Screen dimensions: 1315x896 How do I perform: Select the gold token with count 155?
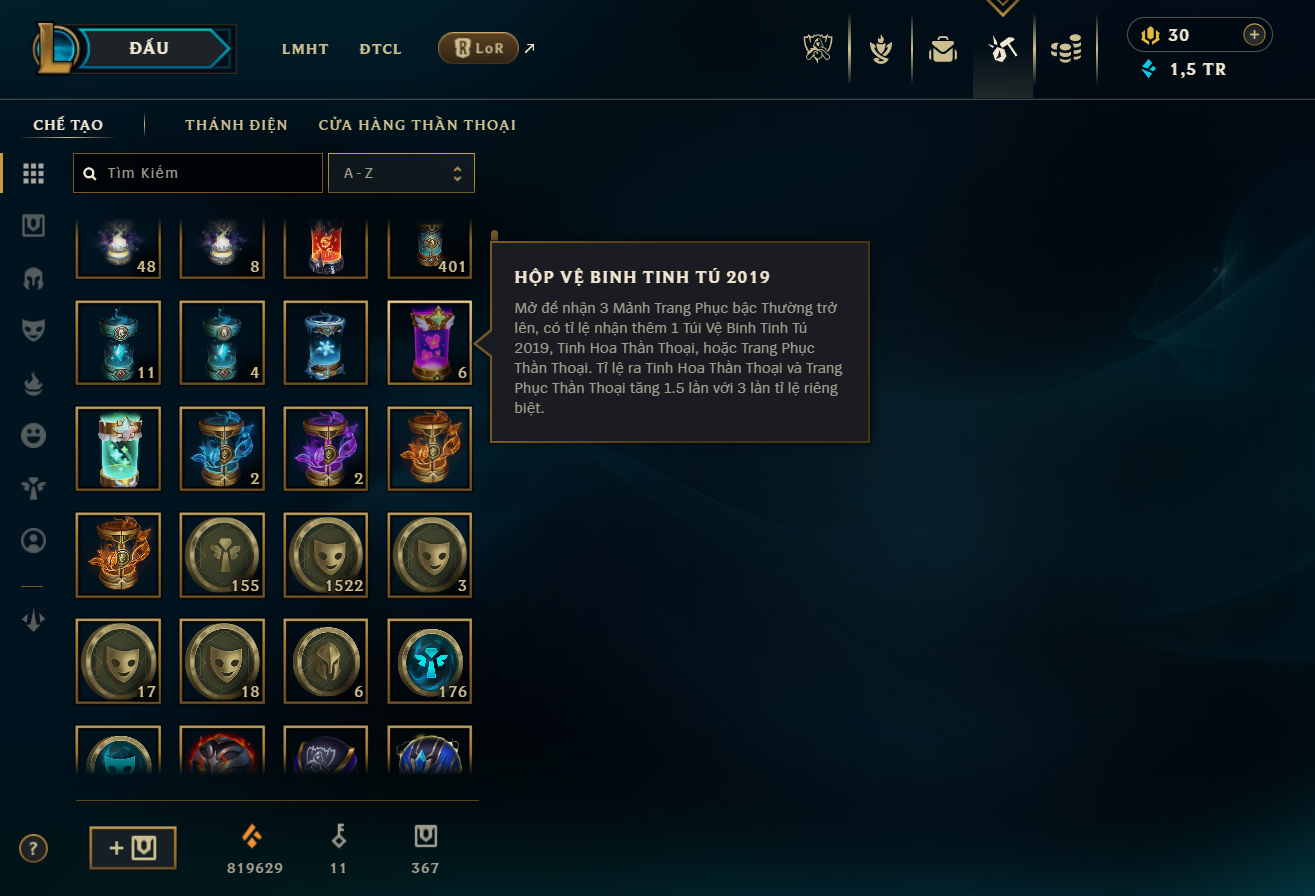pos(222,555)
